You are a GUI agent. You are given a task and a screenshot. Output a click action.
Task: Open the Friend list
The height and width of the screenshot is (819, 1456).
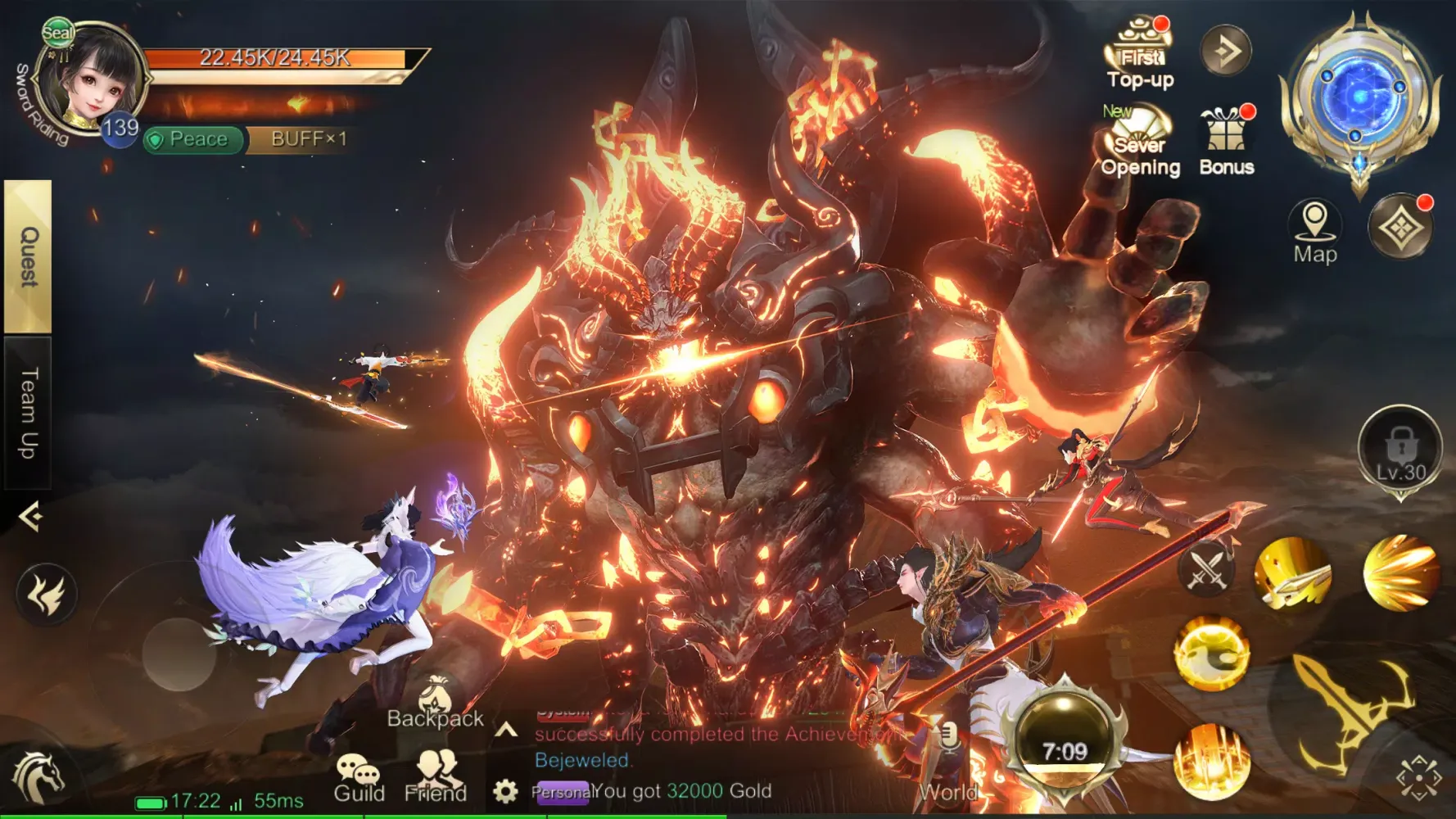coord(436,778)
